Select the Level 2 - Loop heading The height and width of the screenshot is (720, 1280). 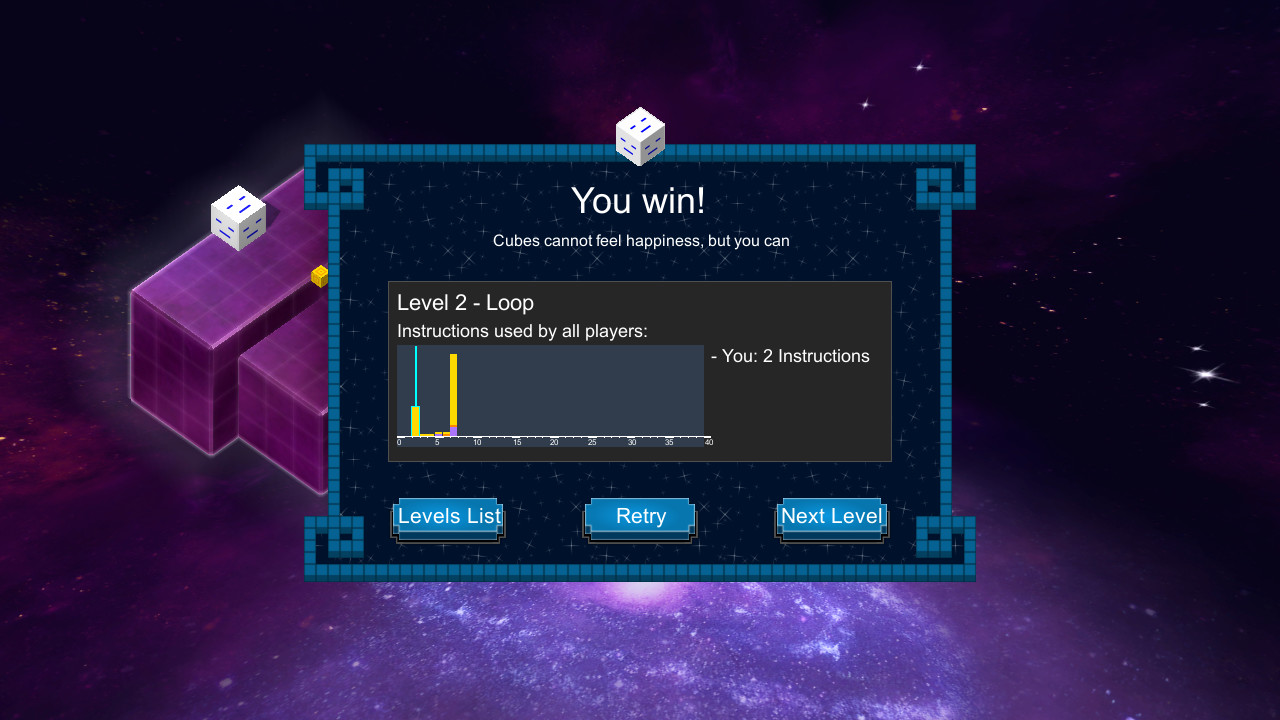(x=466, y=302)
